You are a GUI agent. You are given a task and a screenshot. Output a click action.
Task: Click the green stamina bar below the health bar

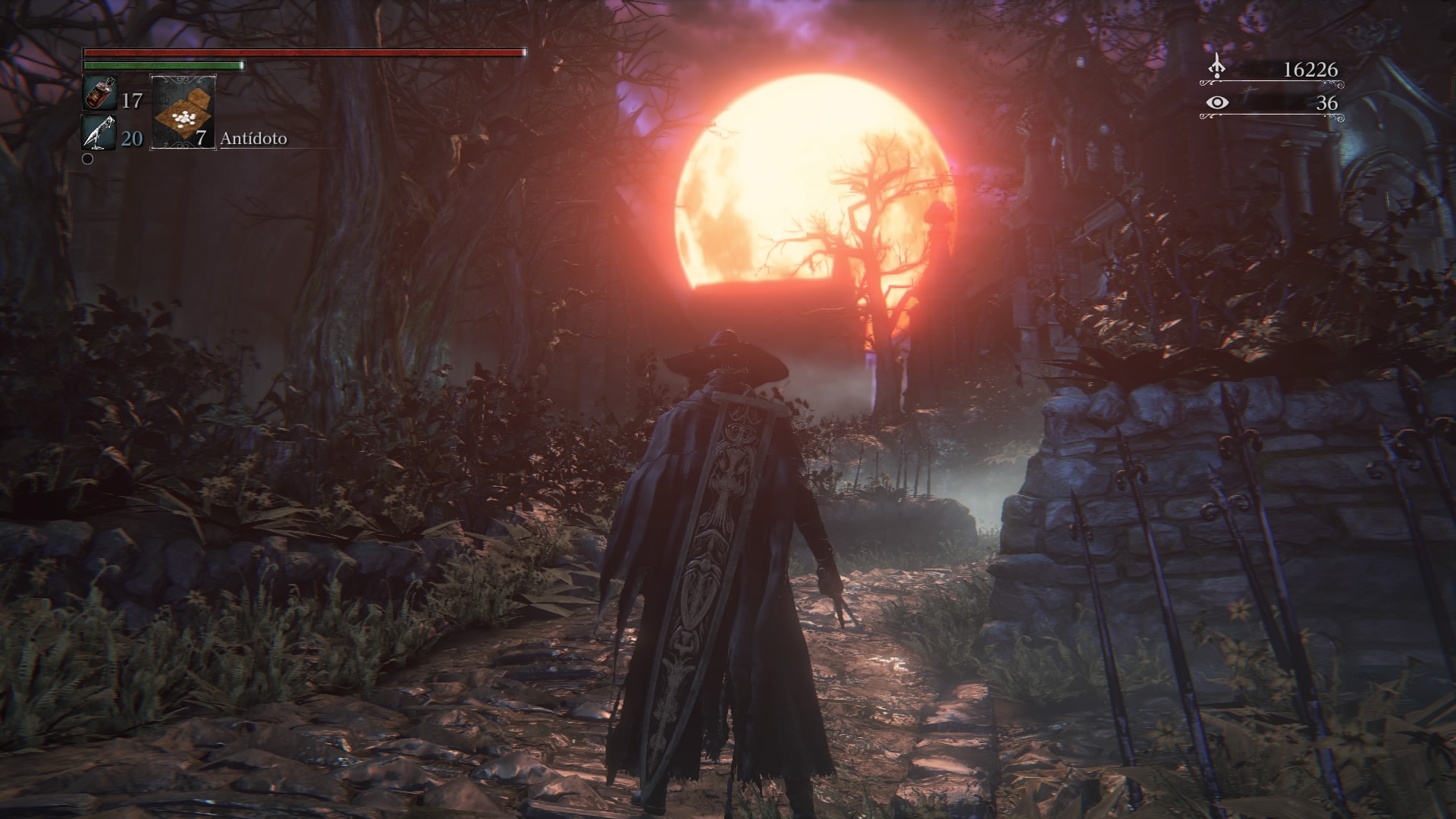coord(163,66)
